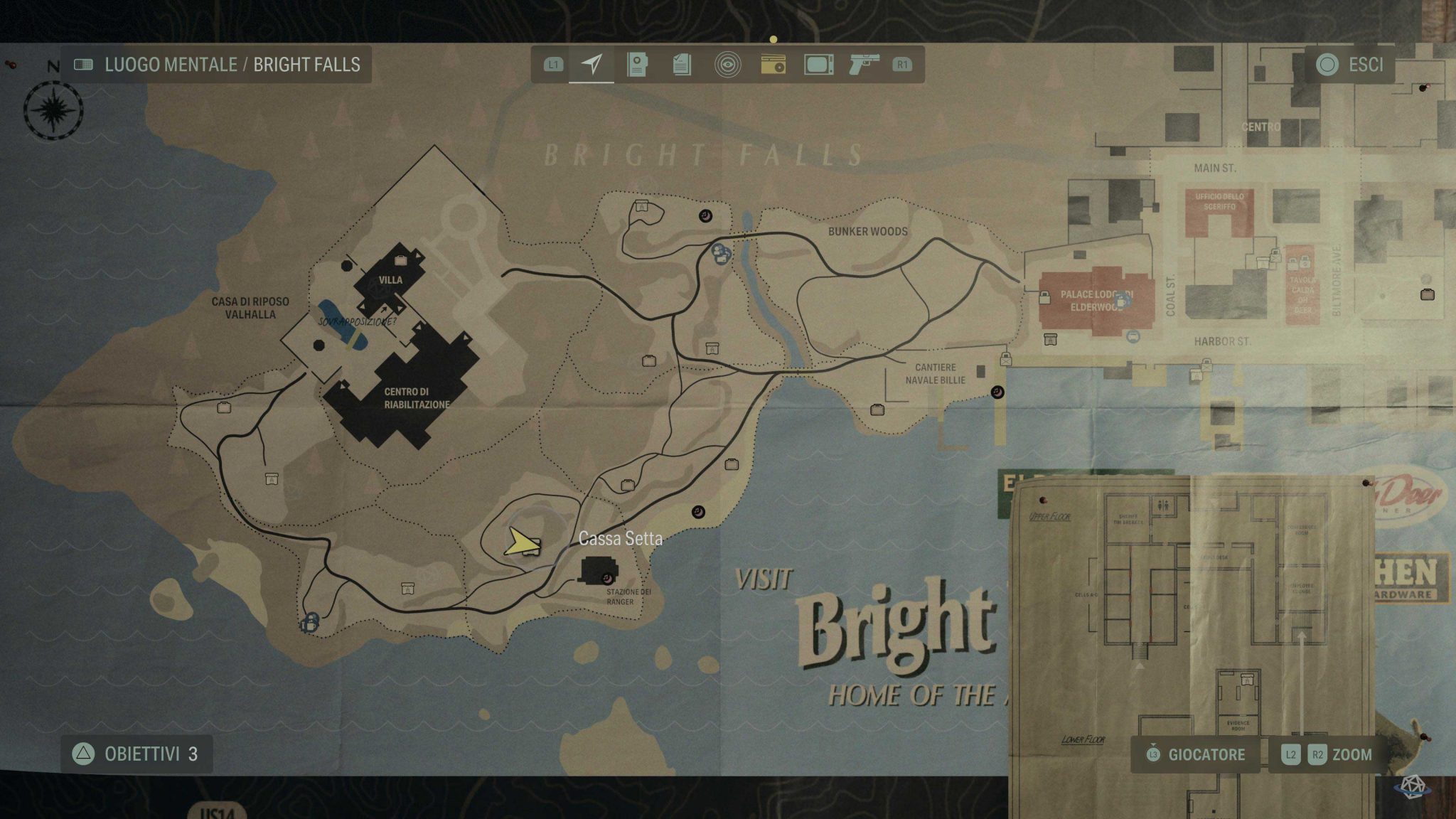Open the TV section icon

(x=820, y=65)
